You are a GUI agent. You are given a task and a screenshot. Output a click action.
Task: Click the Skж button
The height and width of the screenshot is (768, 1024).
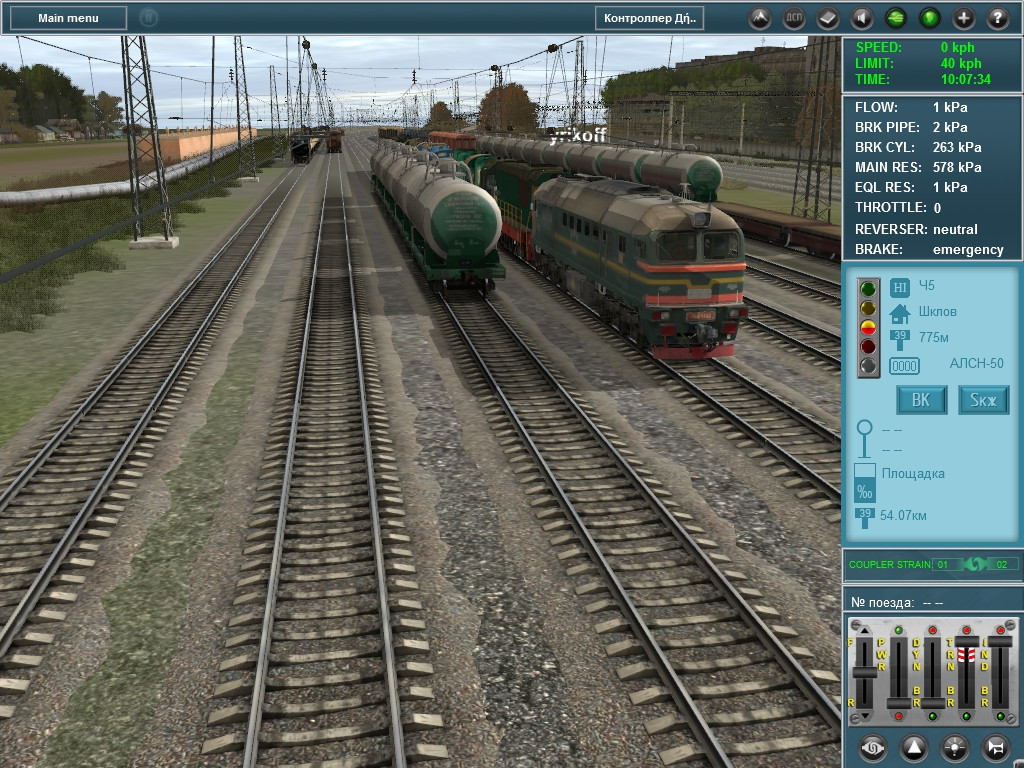pos(984,401)
